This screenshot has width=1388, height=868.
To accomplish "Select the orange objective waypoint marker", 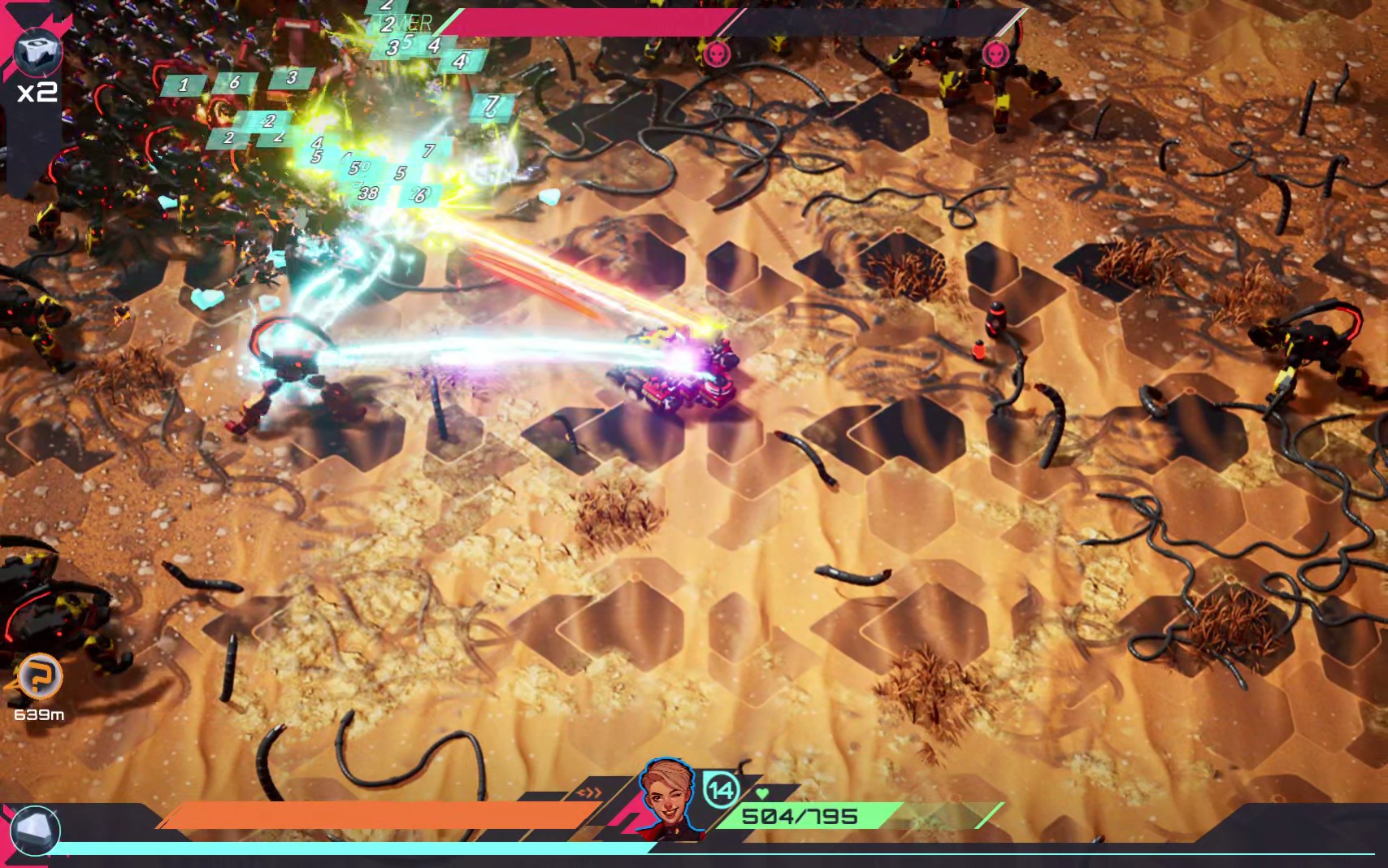I will tap(40, 675).
